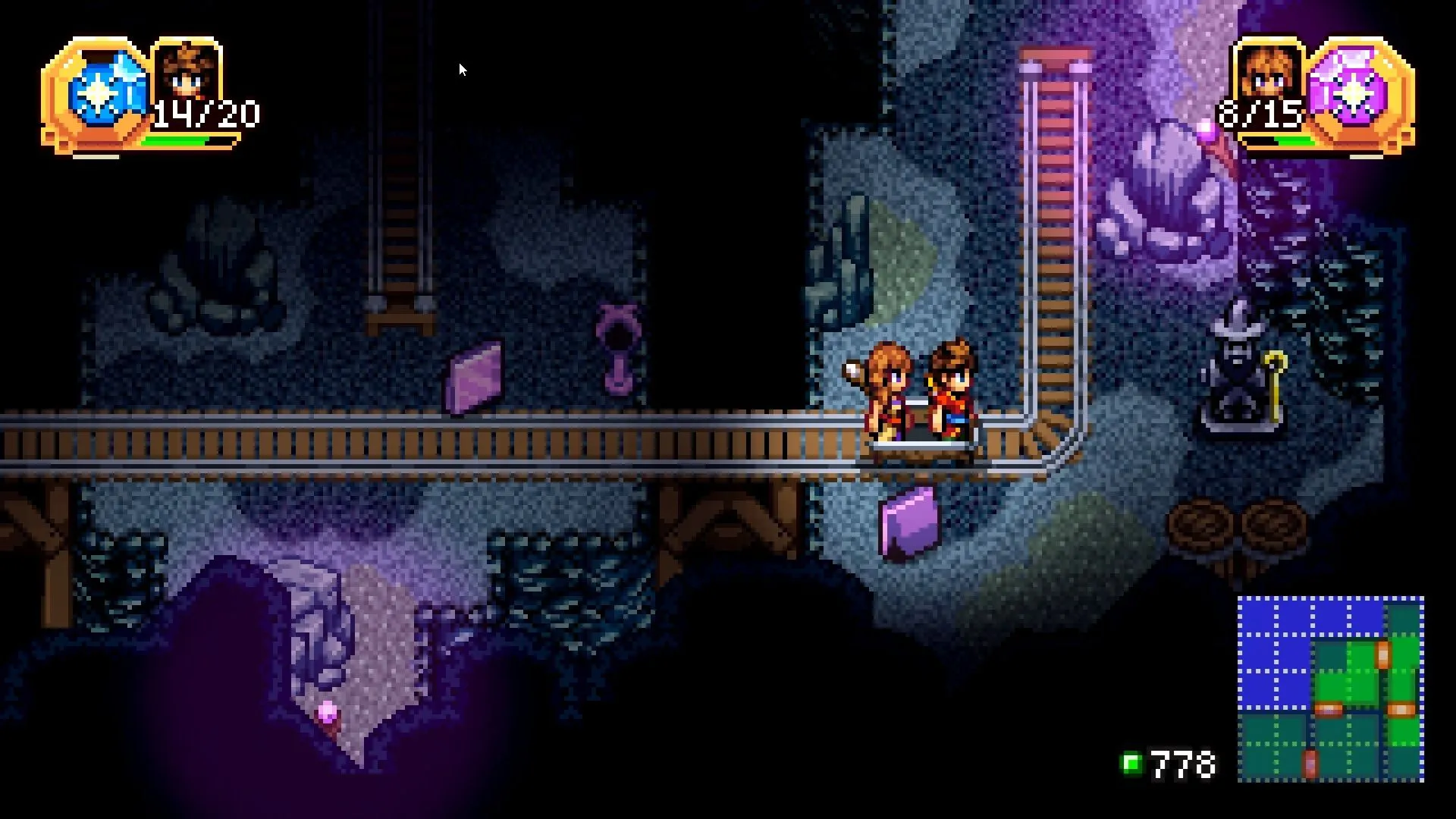Click the green health bar under the left portrait
The width and height of the screenshot is (1456, 819).
click(x=186, y=139)
